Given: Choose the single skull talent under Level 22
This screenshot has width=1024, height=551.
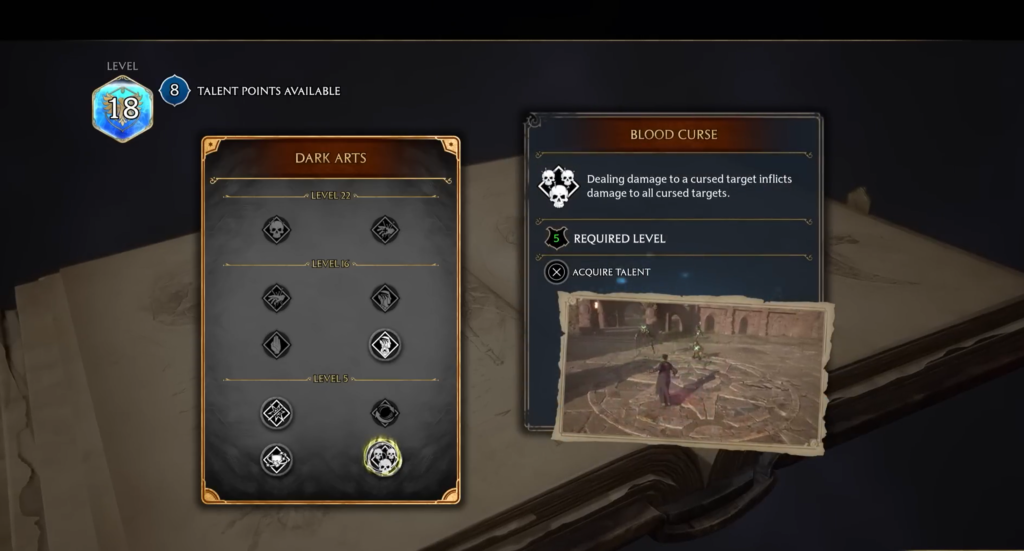Looking at the screenshot, I should (x=276, y=230).
